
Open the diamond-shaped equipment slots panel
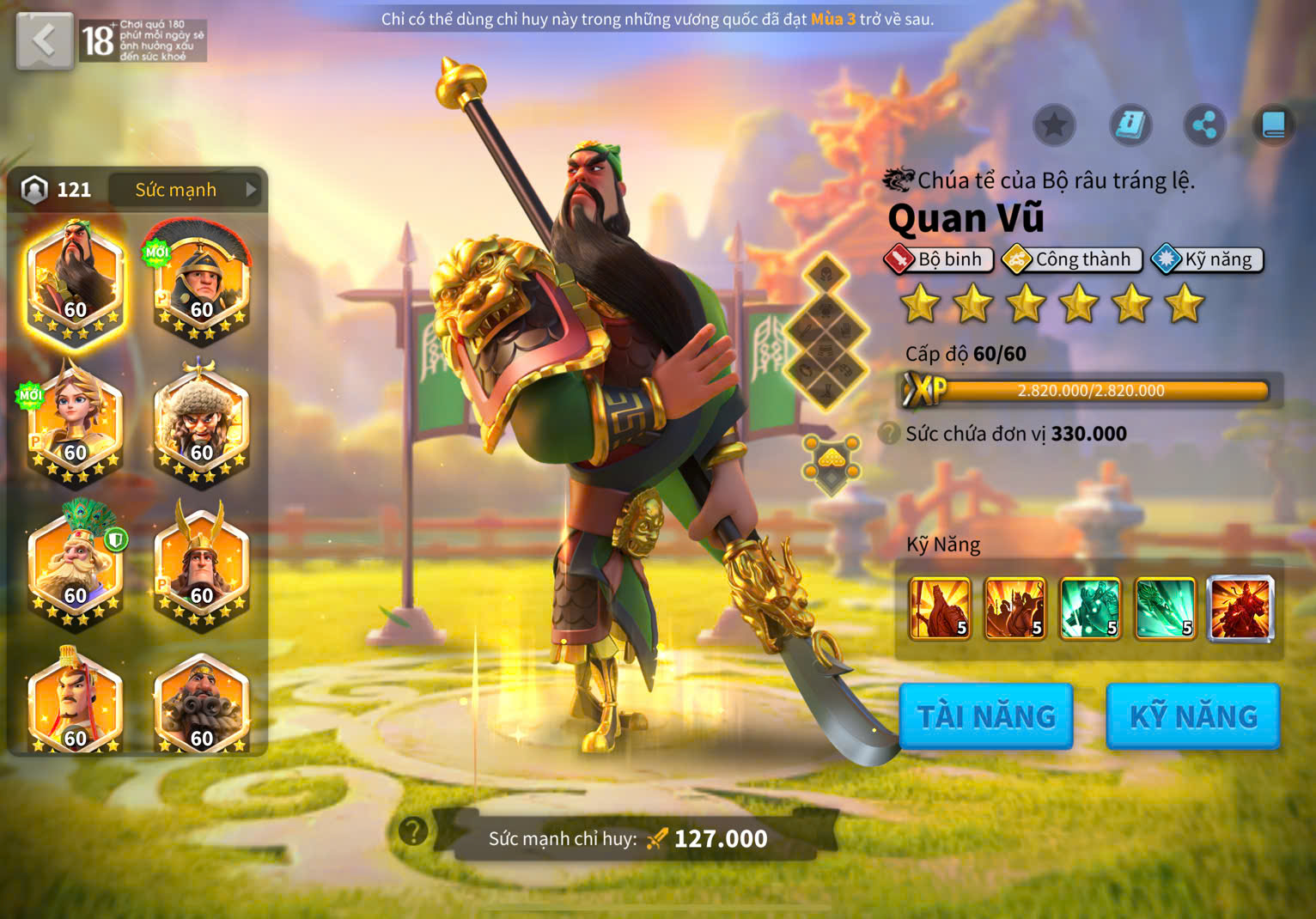click(x=826, y=332)
